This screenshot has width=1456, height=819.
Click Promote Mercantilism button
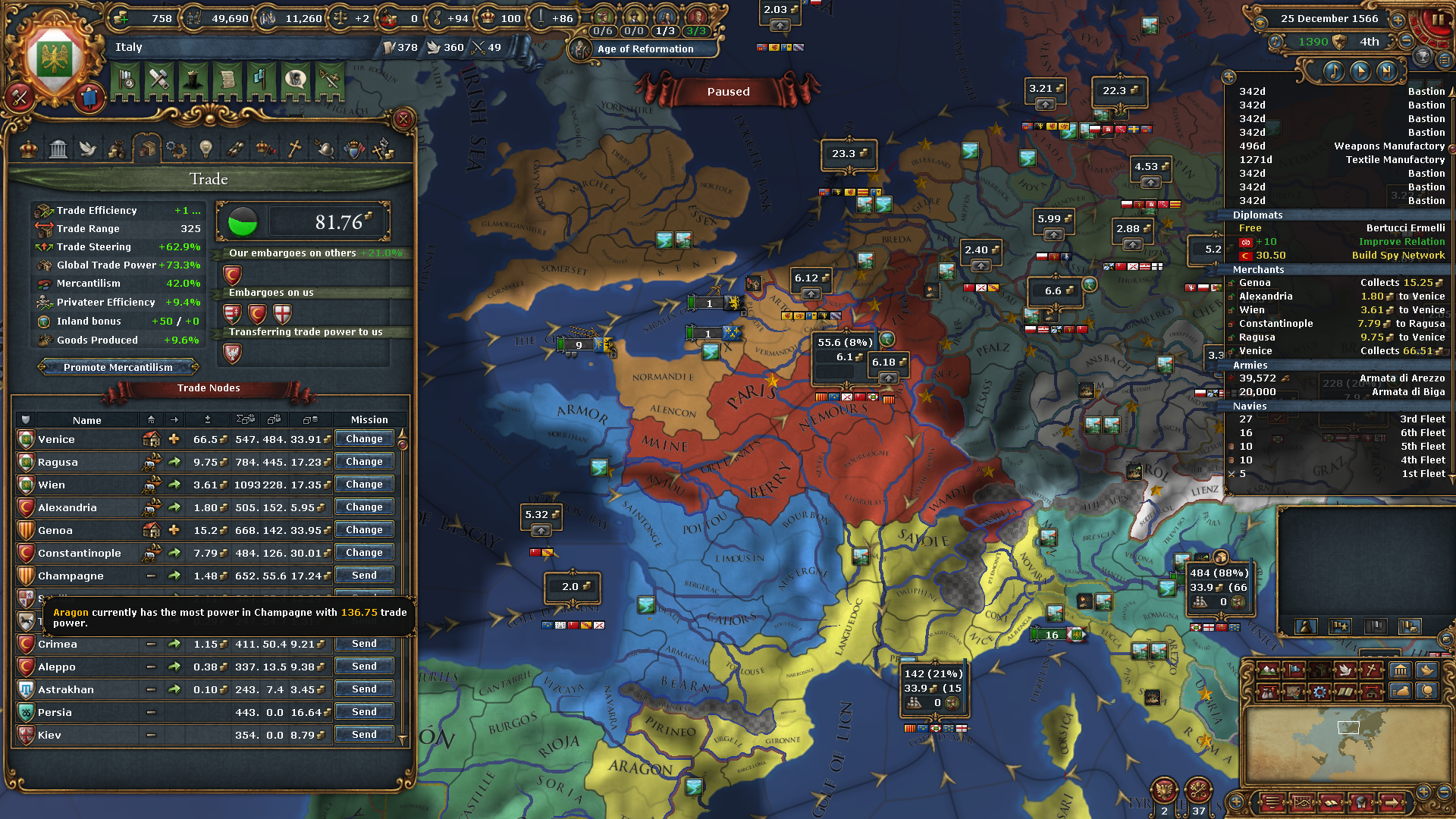pos(118,367)
